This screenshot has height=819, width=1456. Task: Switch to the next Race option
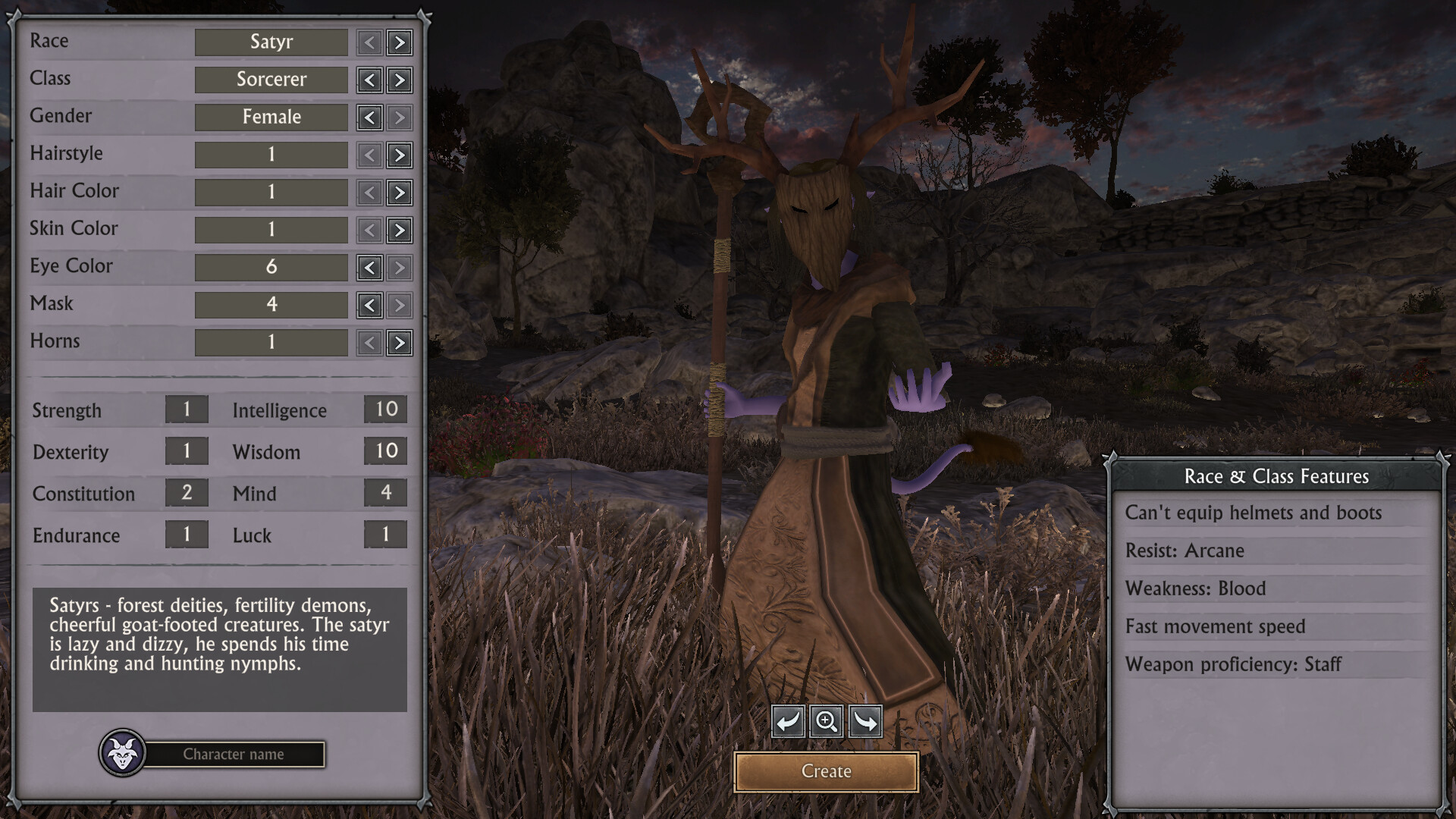(400, 42)
